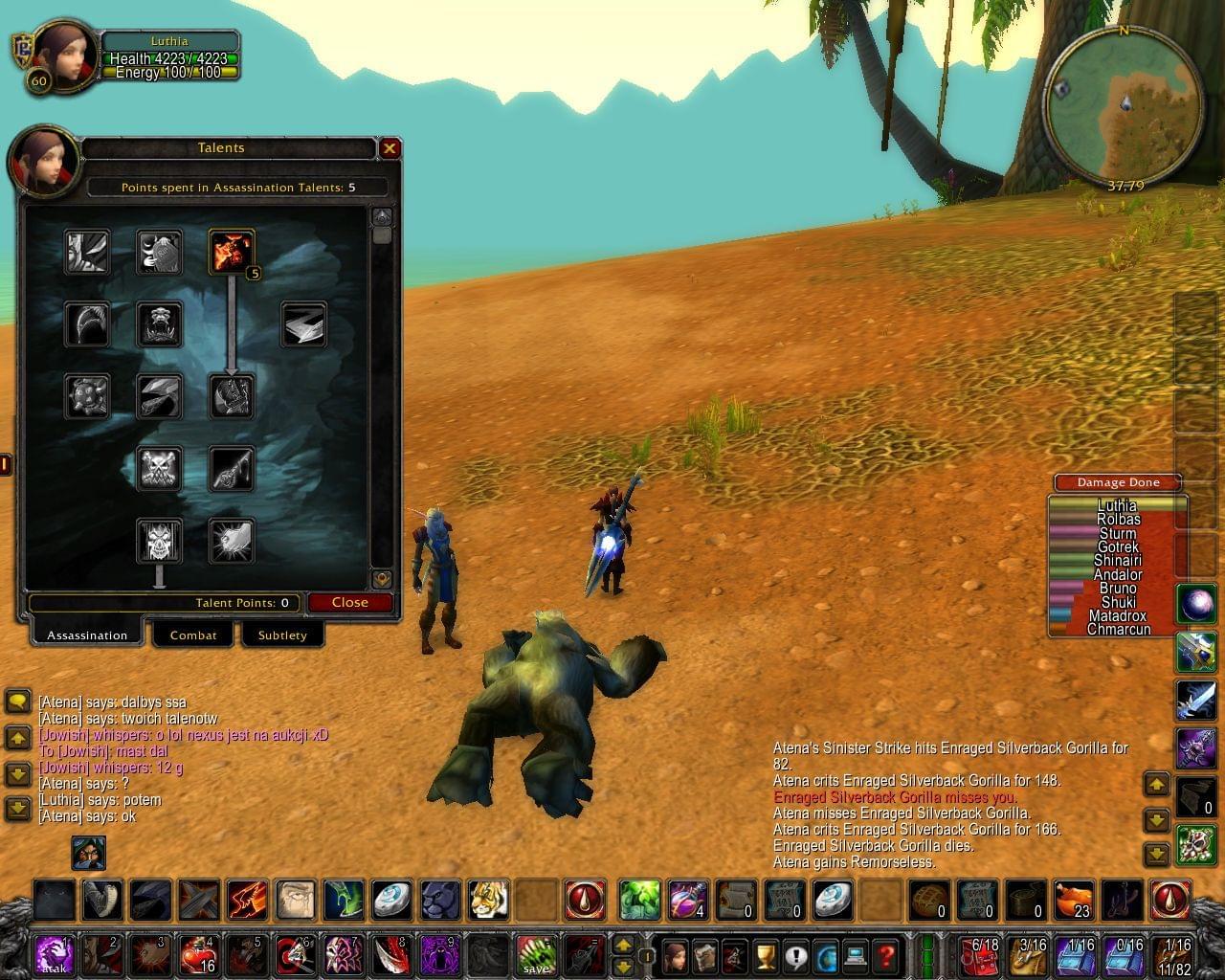Close the Talents window with the X
1225x980 pixels.
(x=390, y=148)
